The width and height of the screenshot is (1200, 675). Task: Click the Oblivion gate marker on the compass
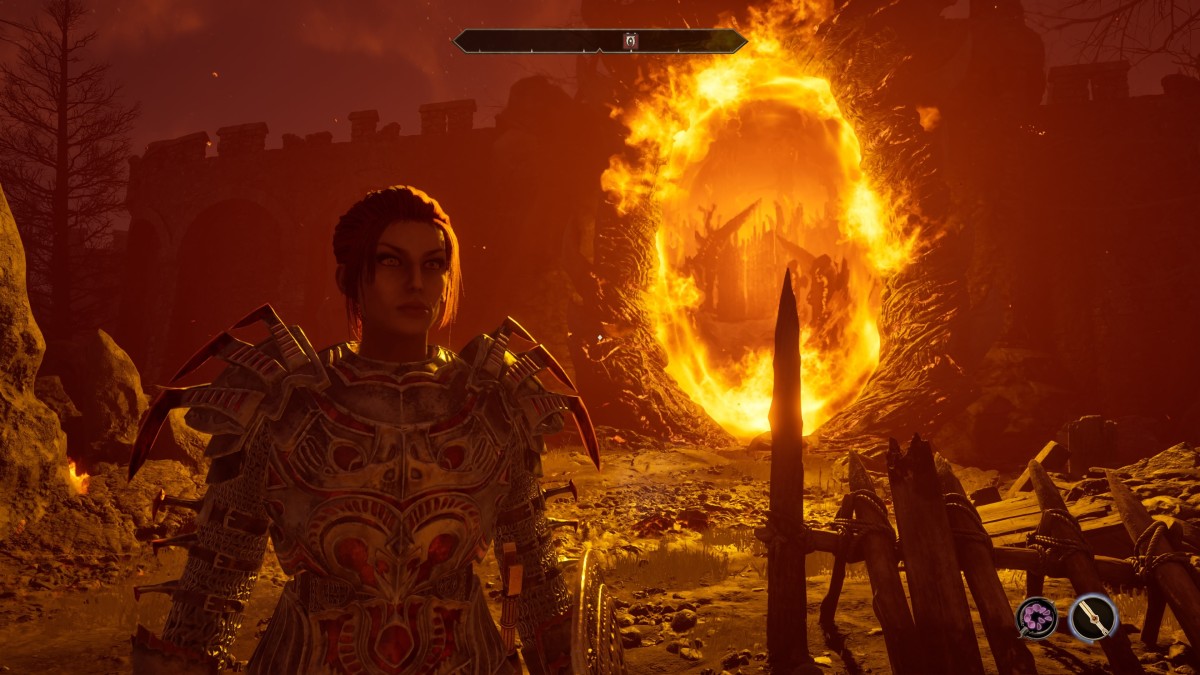(629, 41)
